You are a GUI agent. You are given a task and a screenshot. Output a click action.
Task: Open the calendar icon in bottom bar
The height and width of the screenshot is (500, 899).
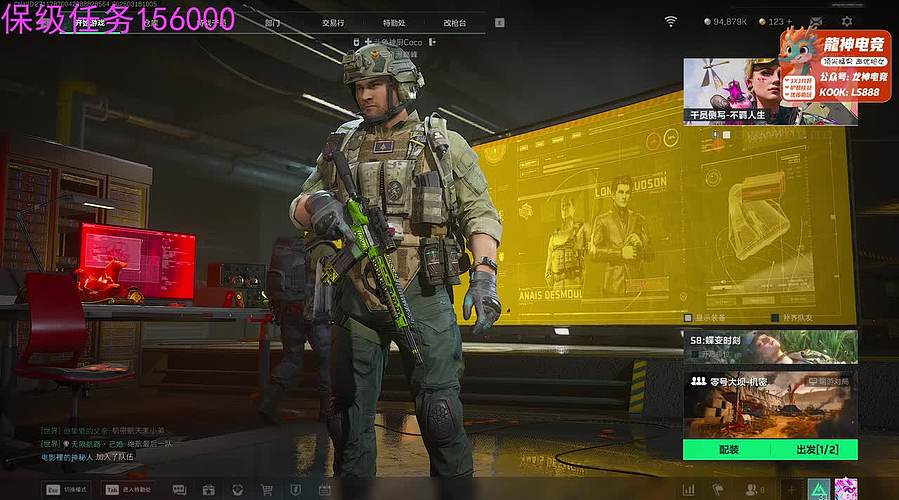[x=324, y=490]
